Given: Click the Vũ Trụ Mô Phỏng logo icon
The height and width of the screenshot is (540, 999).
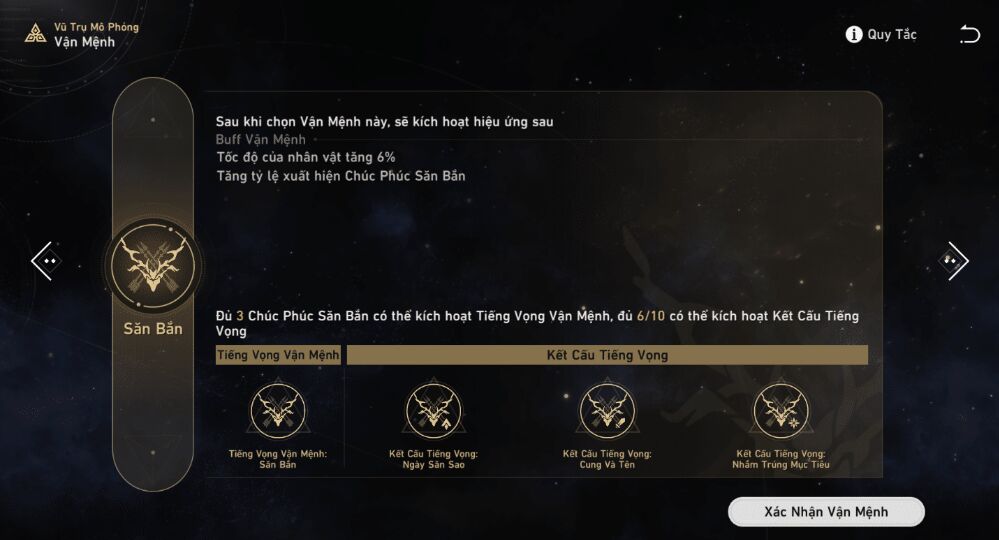Looking at the screenshot, I should point(36,34).
